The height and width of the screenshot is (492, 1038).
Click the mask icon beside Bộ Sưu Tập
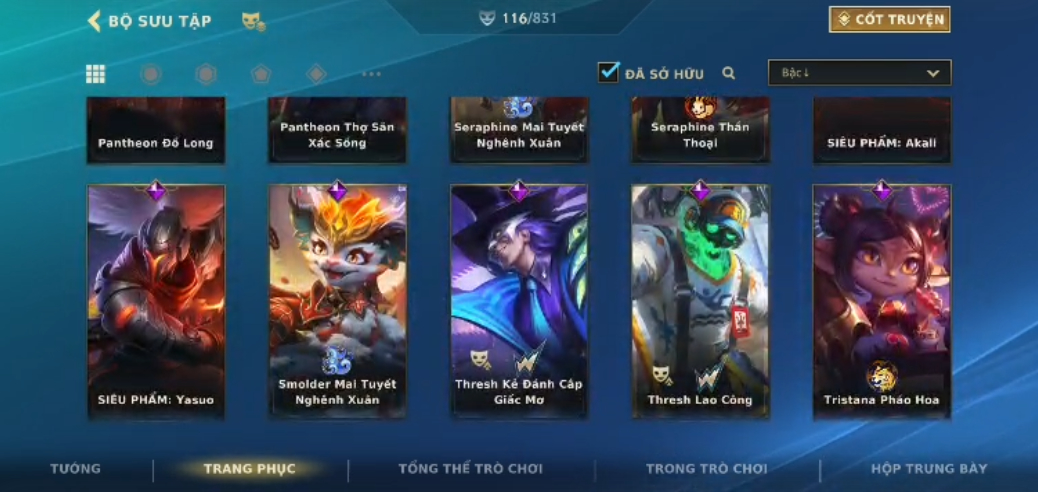(253, 21)
